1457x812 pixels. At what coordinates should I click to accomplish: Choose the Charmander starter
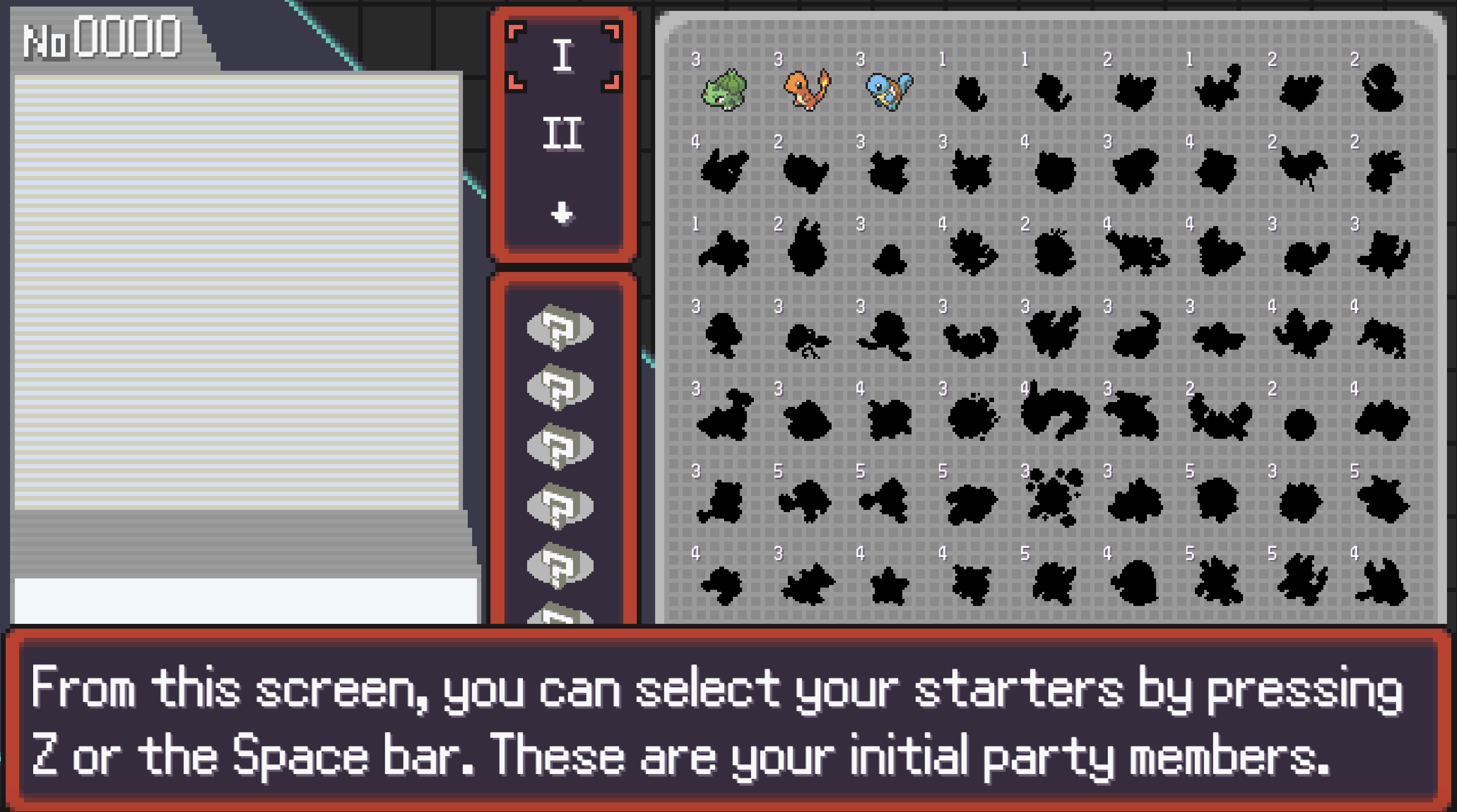(x=807, y=90)
